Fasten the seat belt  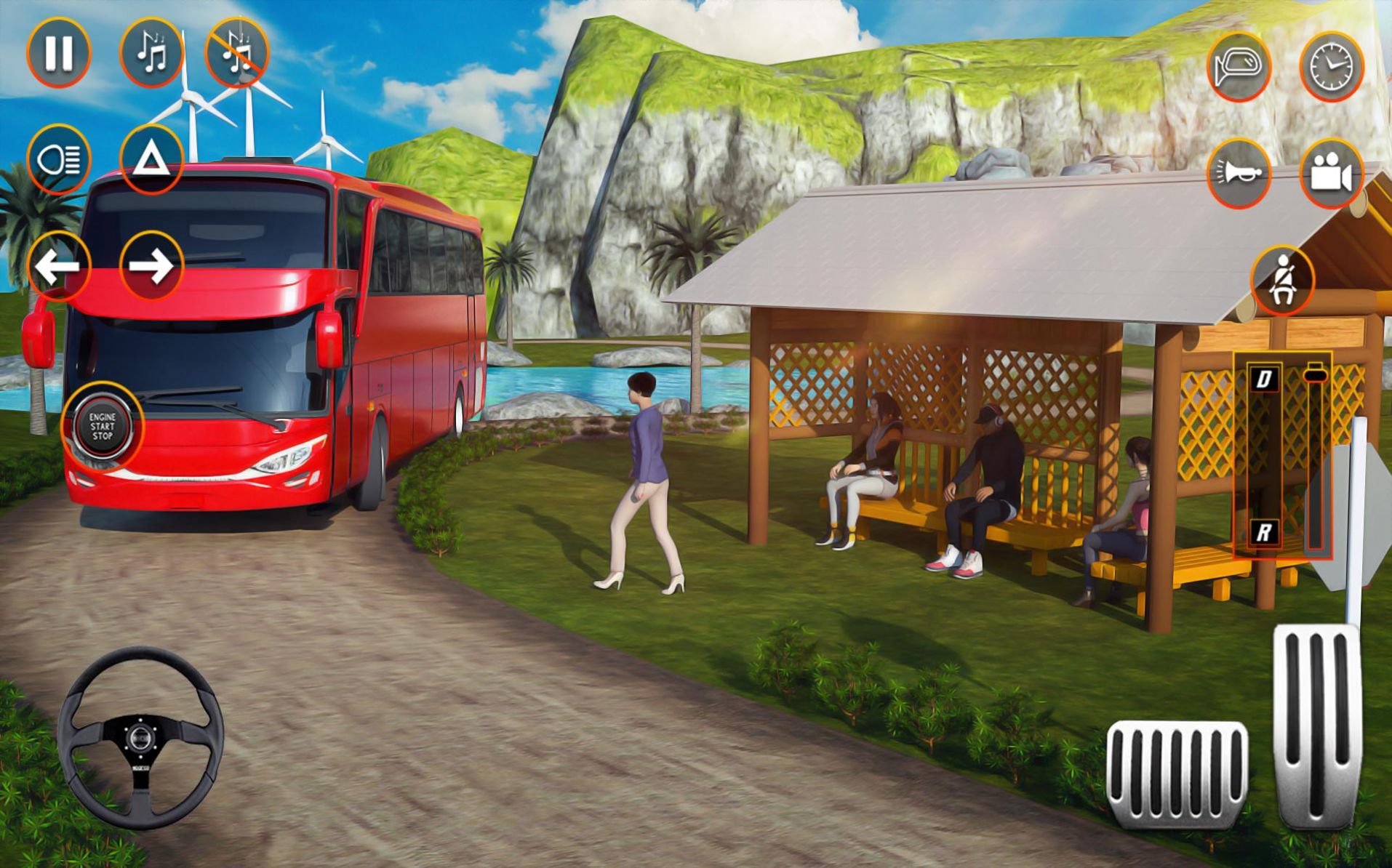(x=1282, y=281)
